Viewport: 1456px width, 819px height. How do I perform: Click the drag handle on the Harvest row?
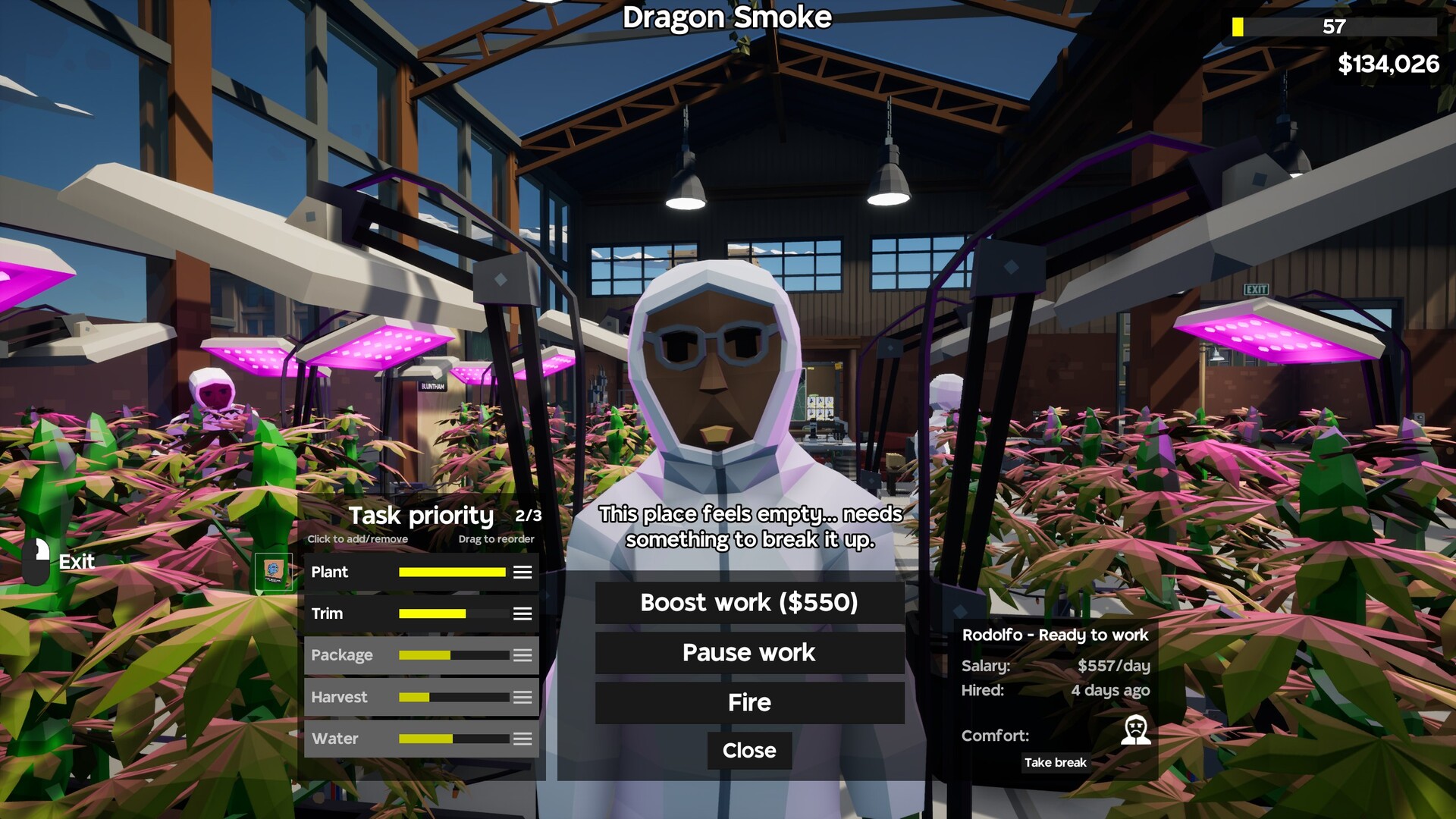pyautogui.click(x=522, y=697)
